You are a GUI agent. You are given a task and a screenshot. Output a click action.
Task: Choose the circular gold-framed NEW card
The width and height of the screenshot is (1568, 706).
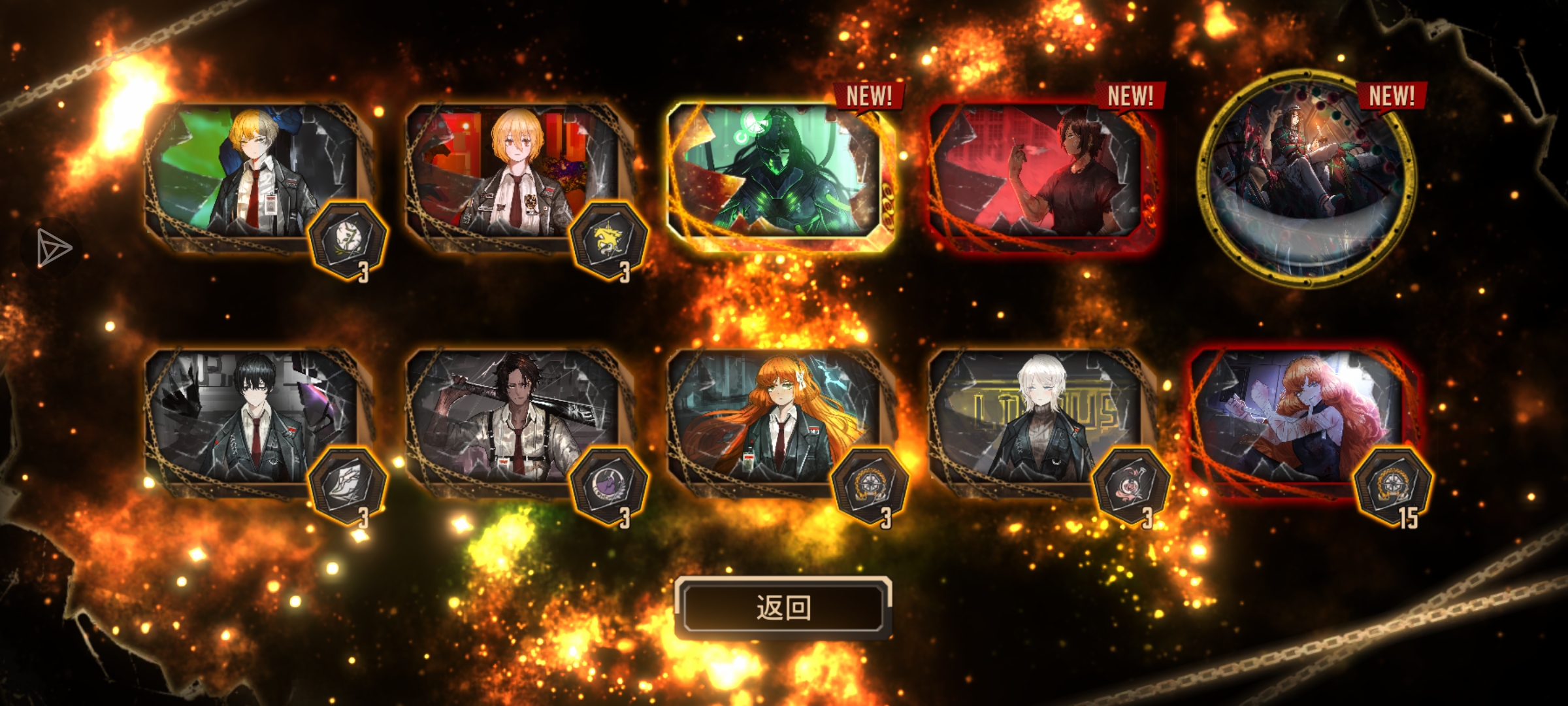click(x=1305, y=178)
